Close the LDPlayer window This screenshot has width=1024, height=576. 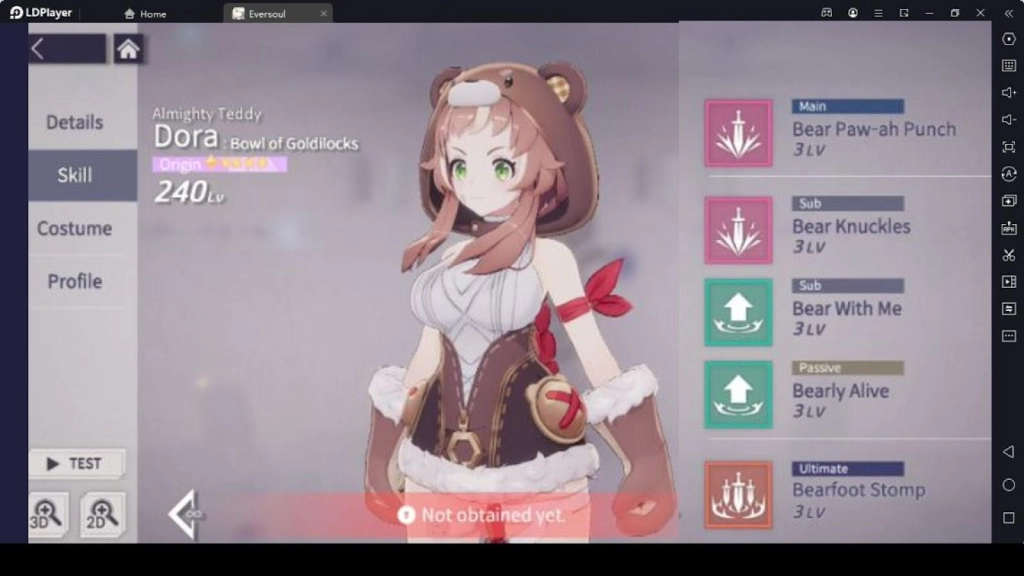click(x=980, y=13)
